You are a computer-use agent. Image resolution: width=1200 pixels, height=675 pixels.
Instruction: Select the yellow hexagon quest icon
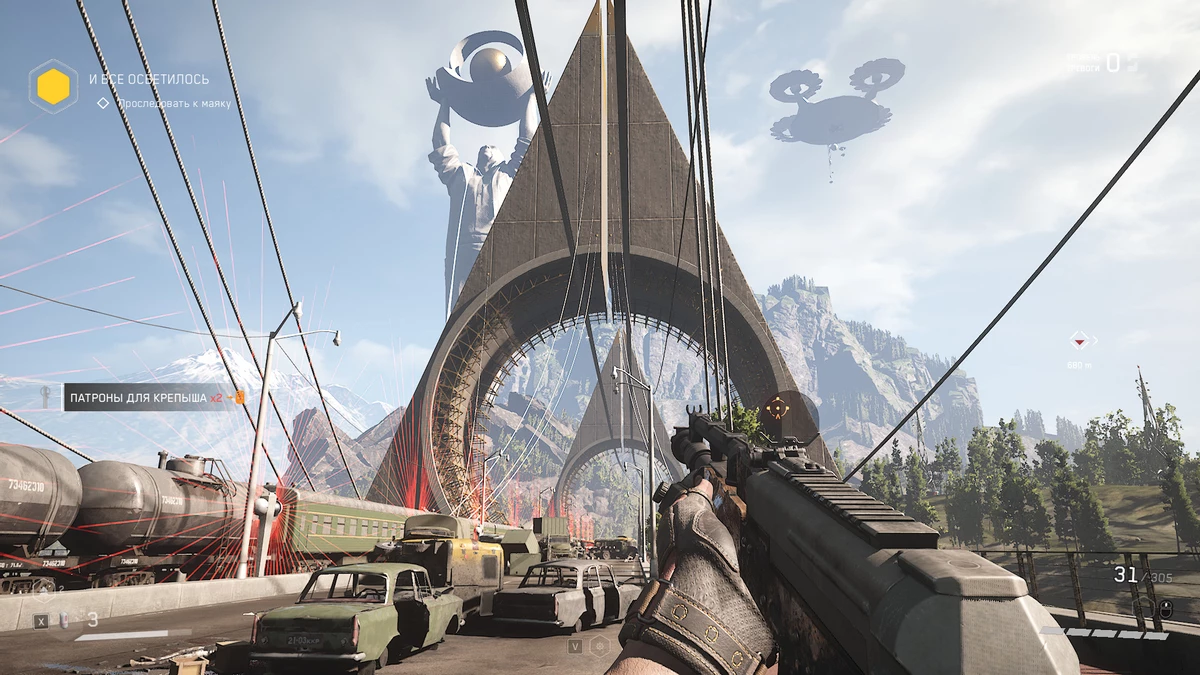click(x=53, y=87)
